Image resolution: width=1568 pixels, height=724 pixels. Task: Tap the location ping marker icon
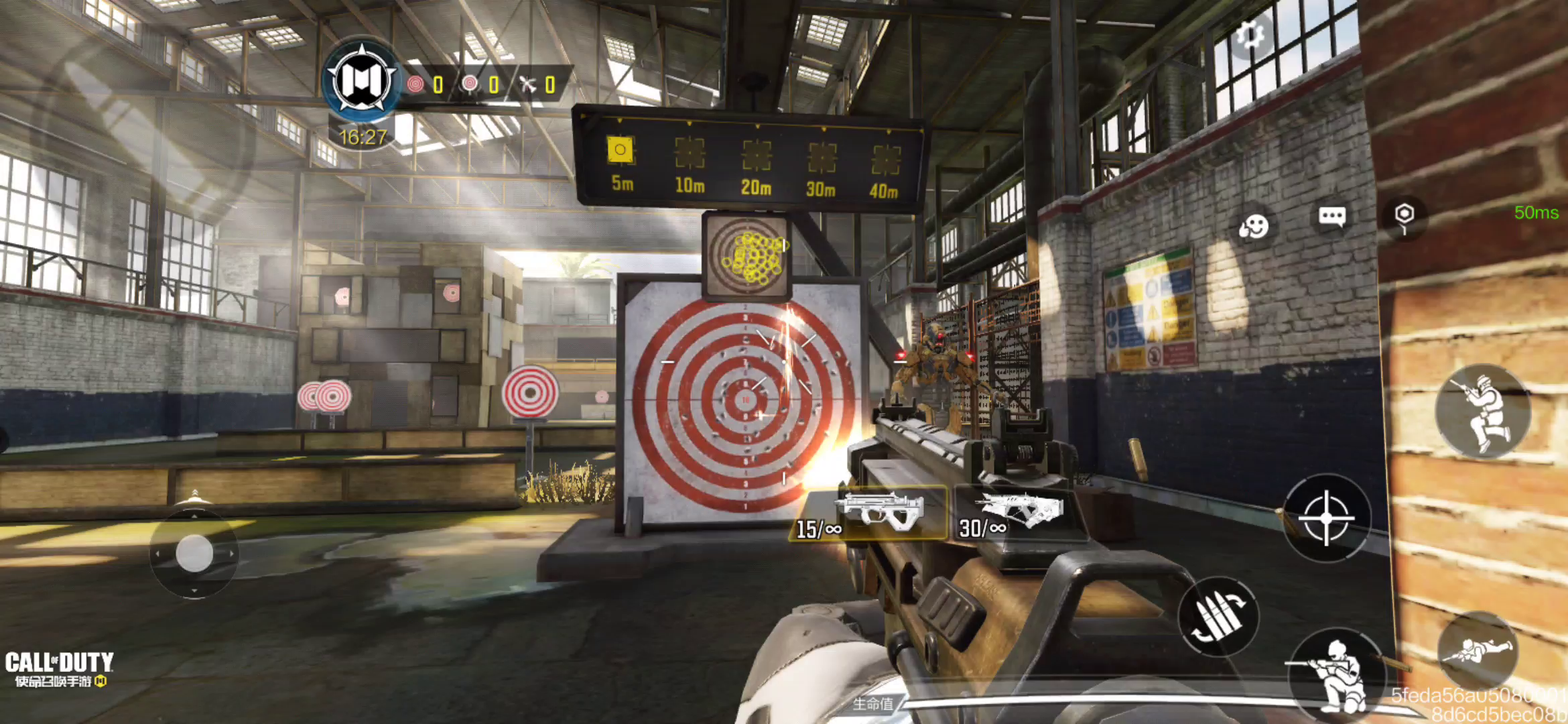1404,217
